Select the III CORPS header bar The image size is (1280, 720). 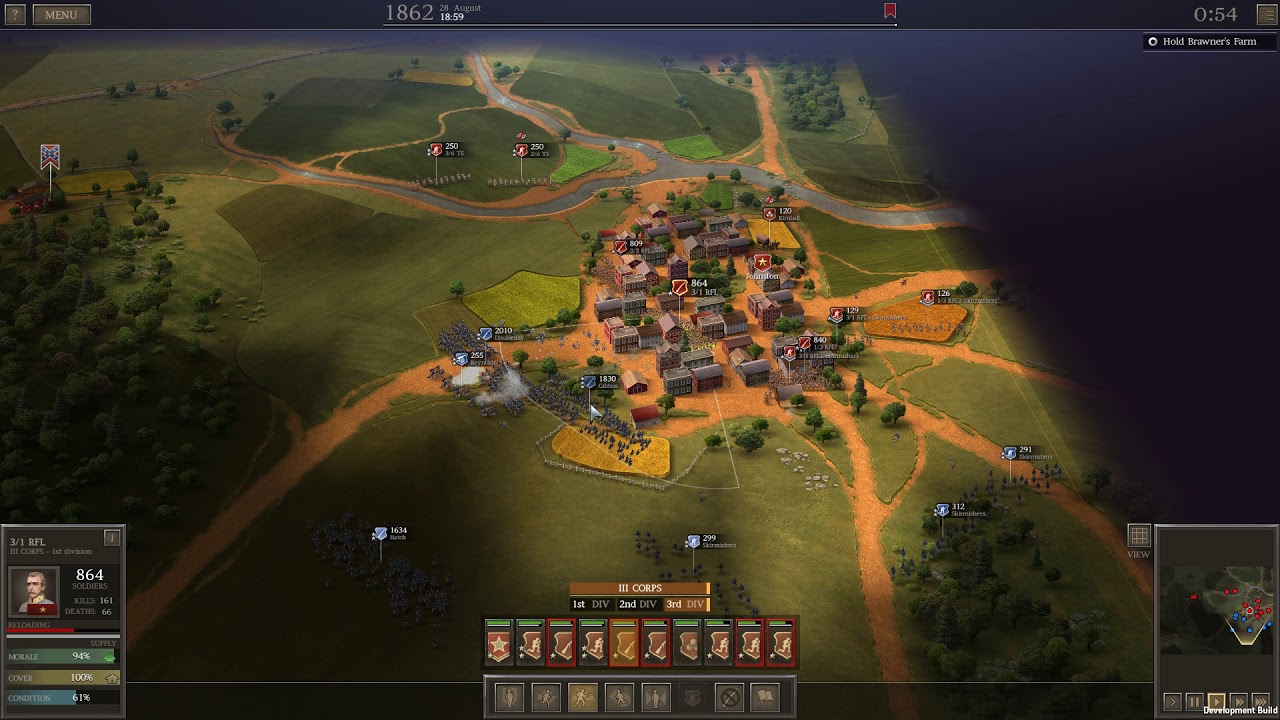point(639,589)
